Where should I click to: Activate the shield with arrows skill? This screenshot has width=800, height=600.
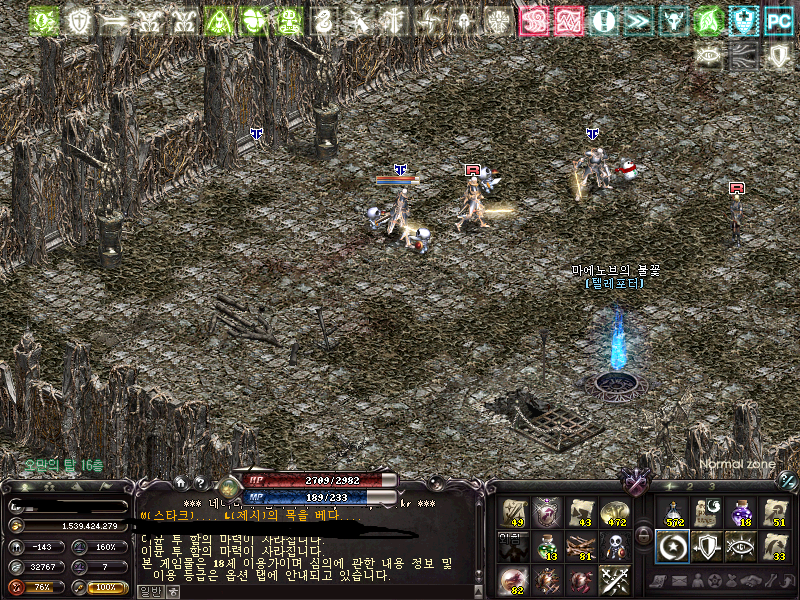click(x=706, y=546)
